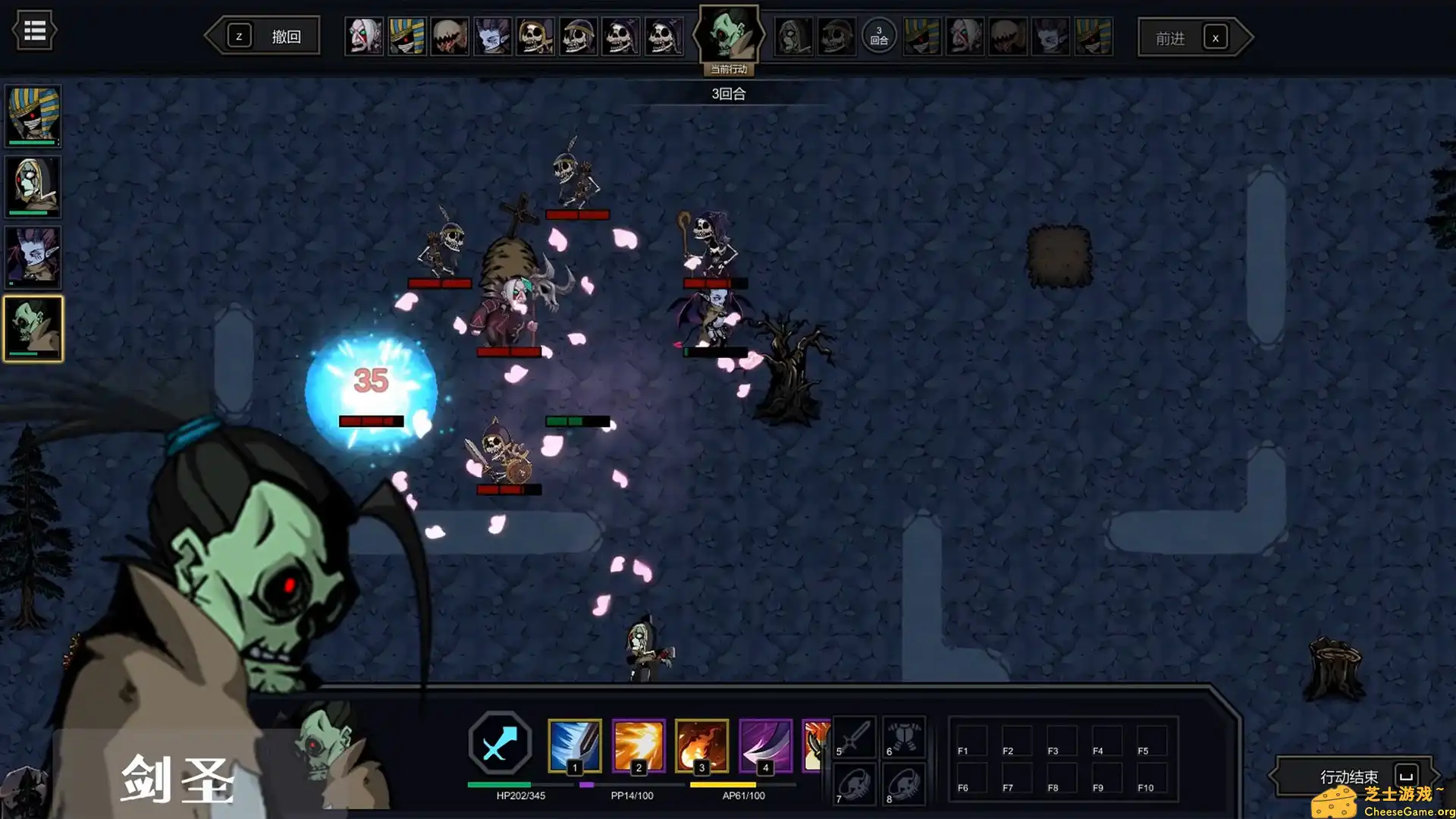Click the 3回合 round marker in turn order
The width and height of the screenshot is (1456, 819).
click(x=879, y=36)
